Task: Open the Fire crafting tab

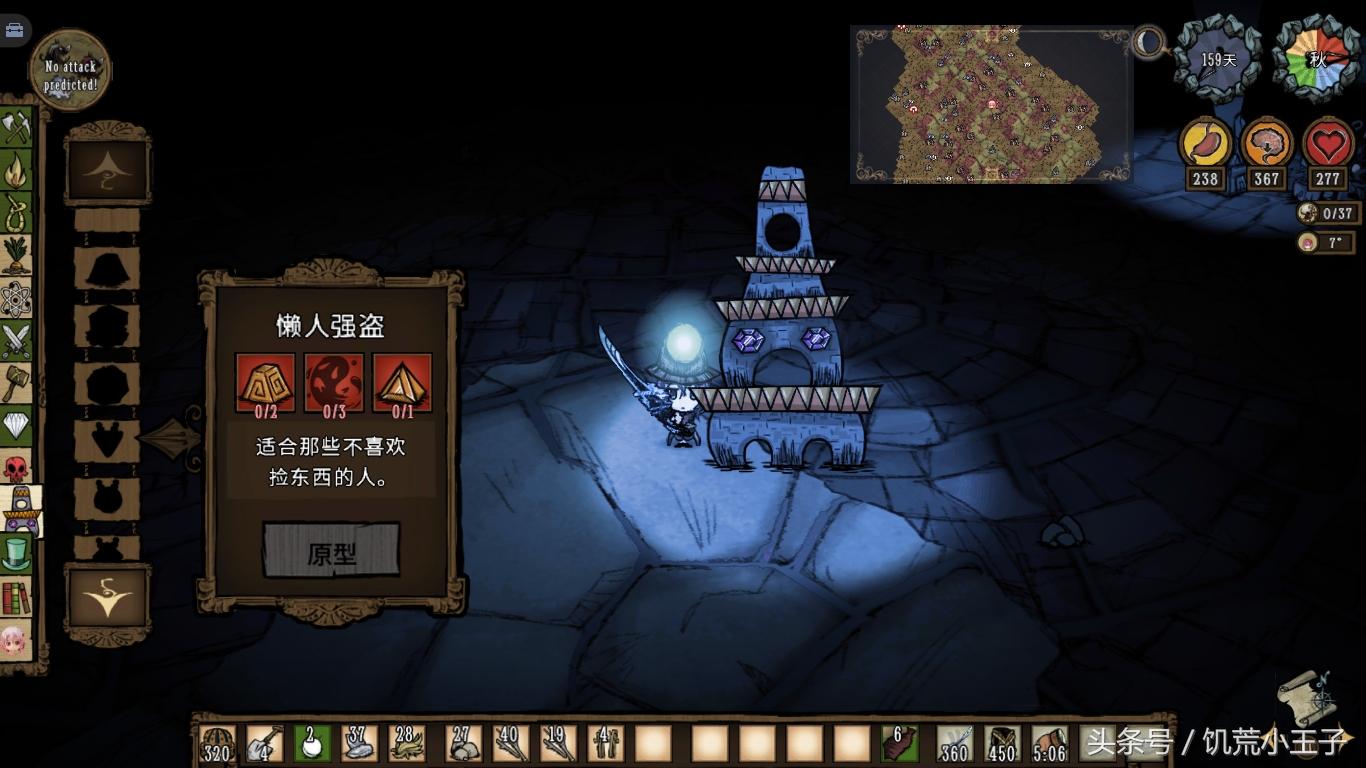Action: pos(16,170)
